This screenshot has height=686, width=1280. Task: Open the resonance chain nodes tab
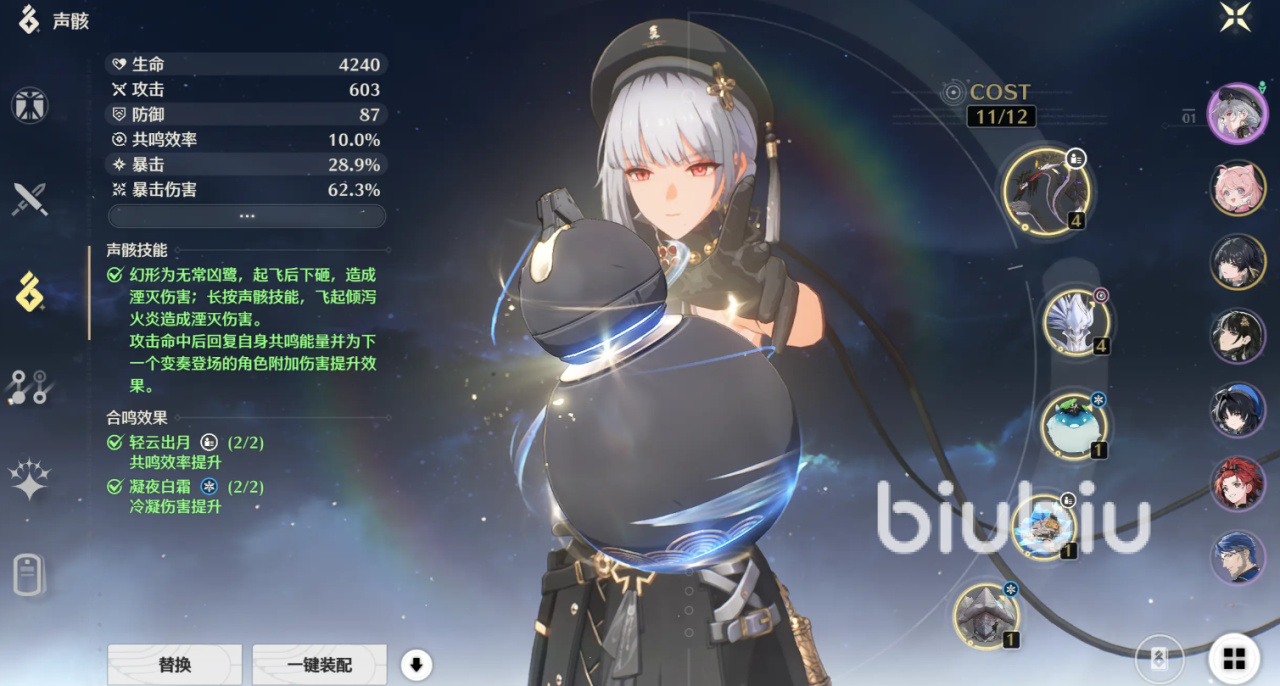pos(30,386)
